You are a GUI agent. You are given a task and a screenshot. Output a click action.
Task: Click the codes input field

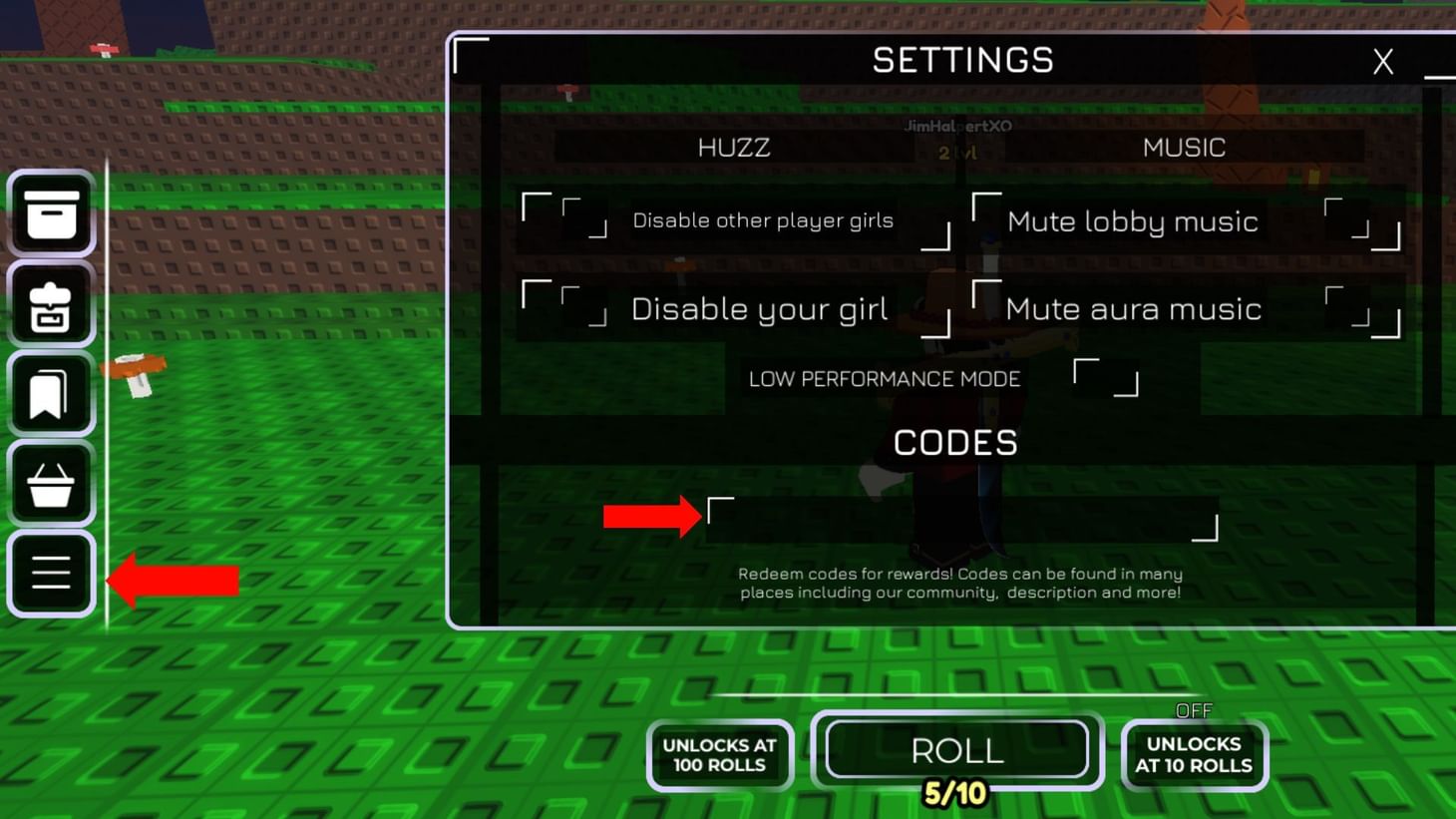960,517
